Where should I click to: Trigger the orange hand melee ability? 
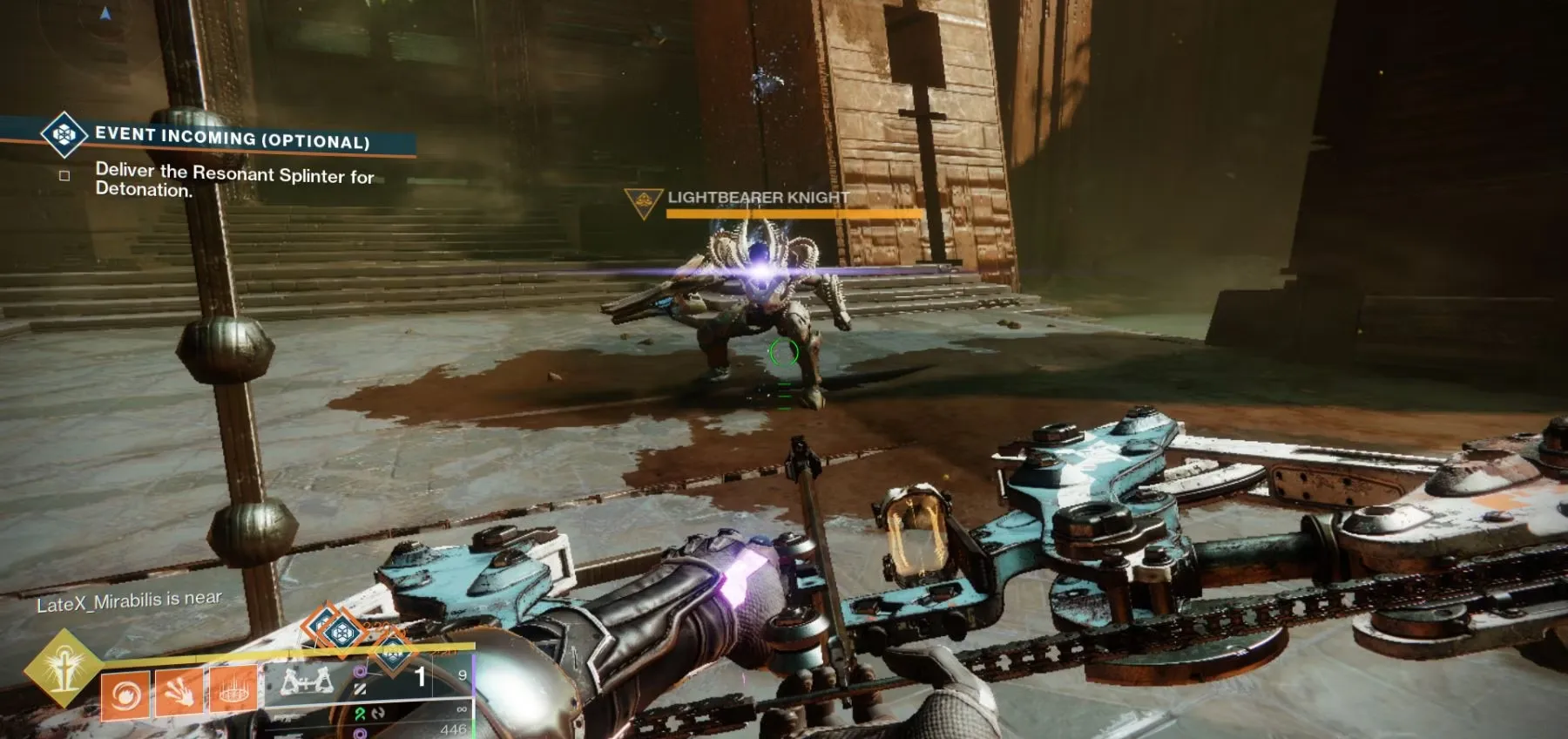click(x=179, y=692)
